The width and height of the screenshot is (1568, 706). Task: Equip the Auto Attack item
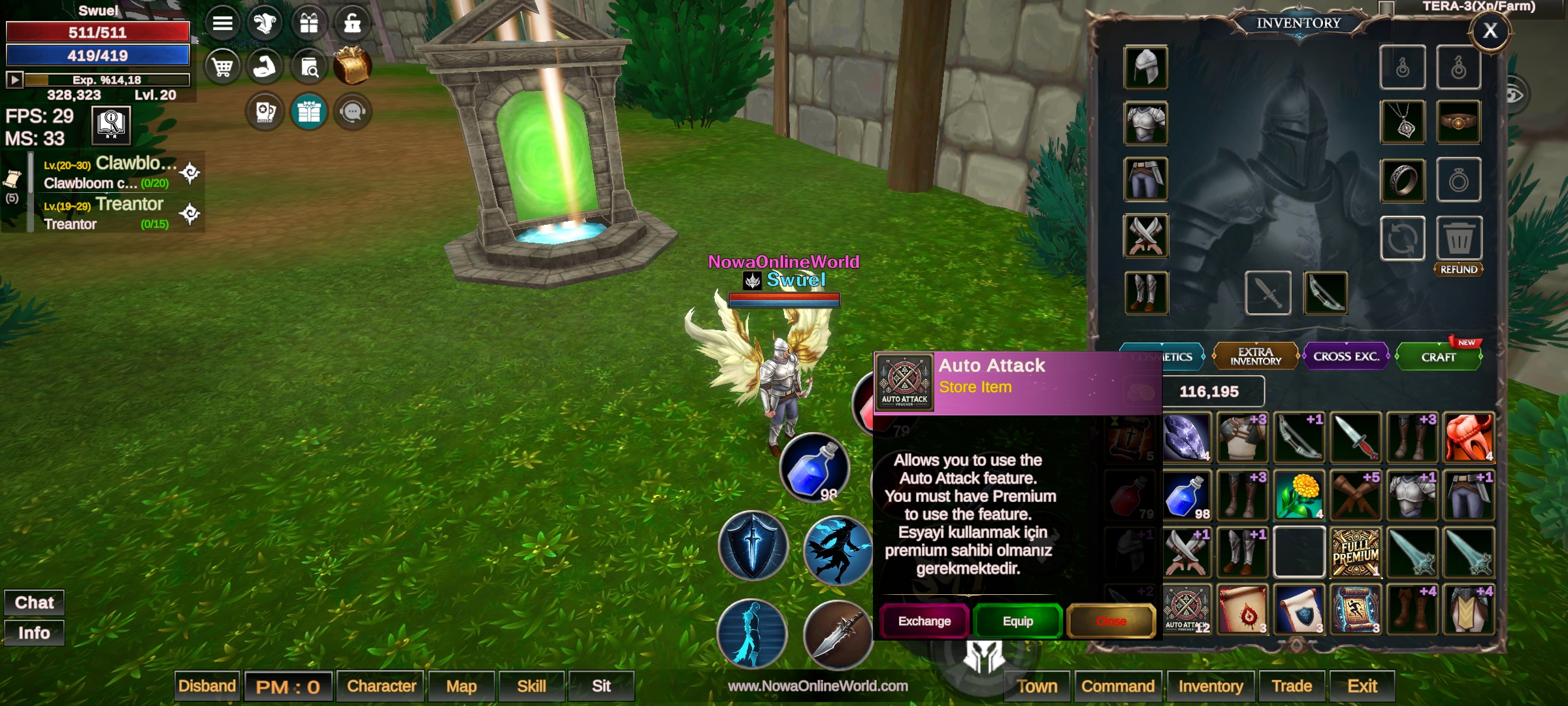tap(1017, 621)
